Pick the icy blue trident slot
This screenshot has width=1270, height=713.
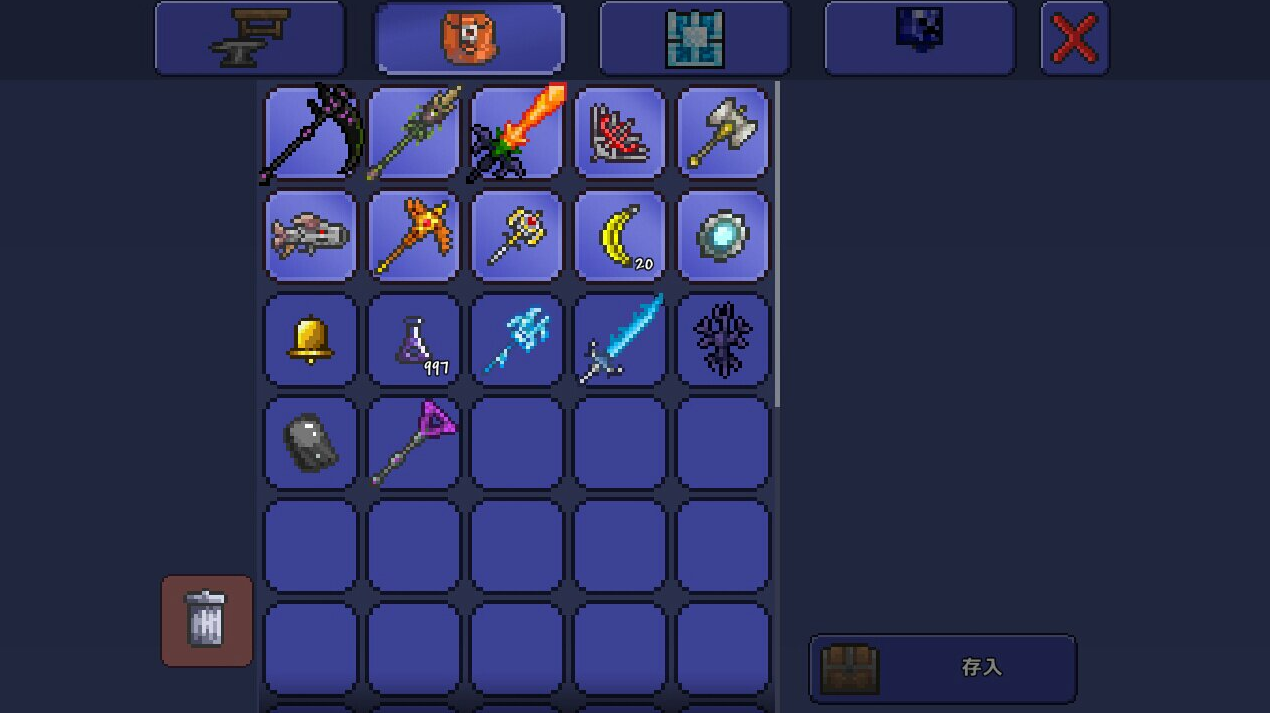(x=517, y=340)
